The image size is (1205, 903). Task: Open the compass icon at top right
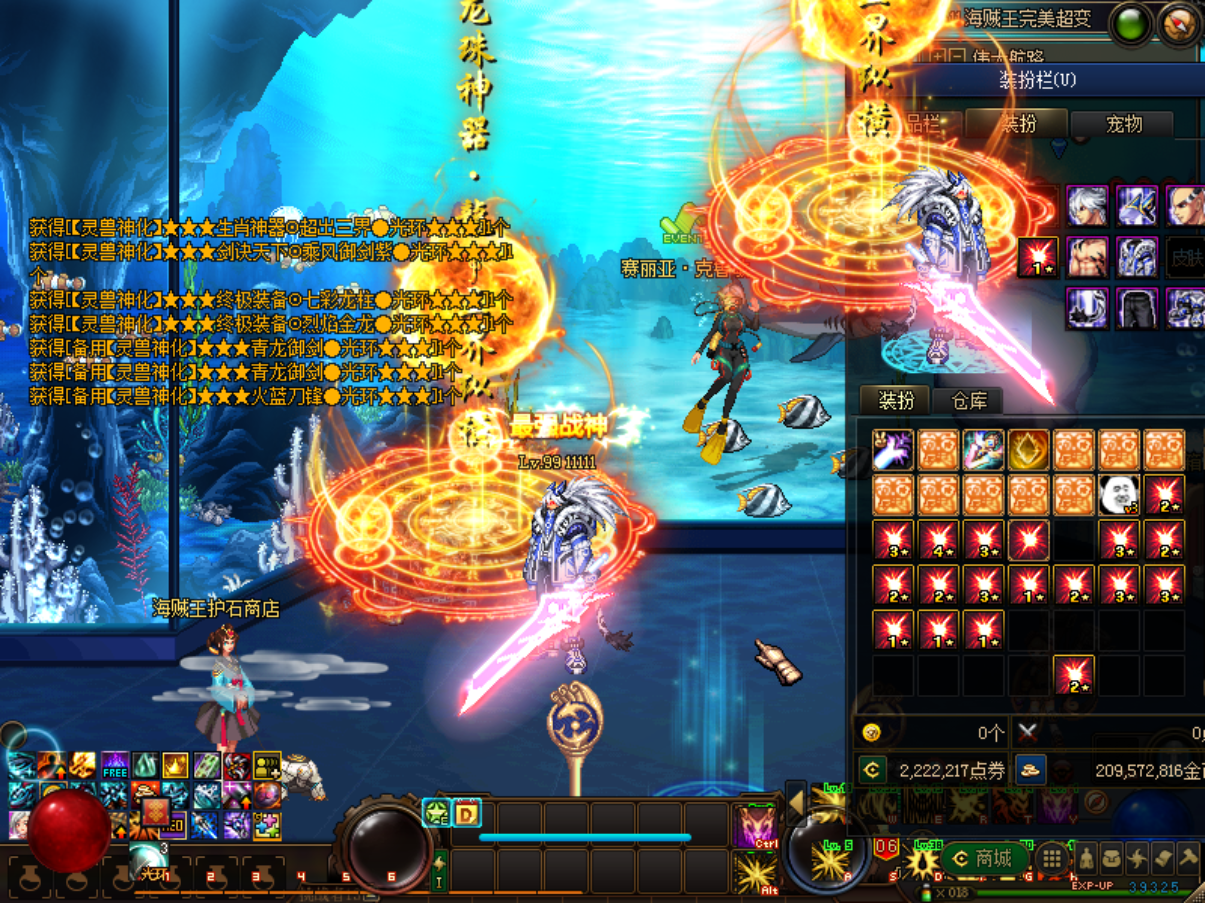click(1179, 25)
